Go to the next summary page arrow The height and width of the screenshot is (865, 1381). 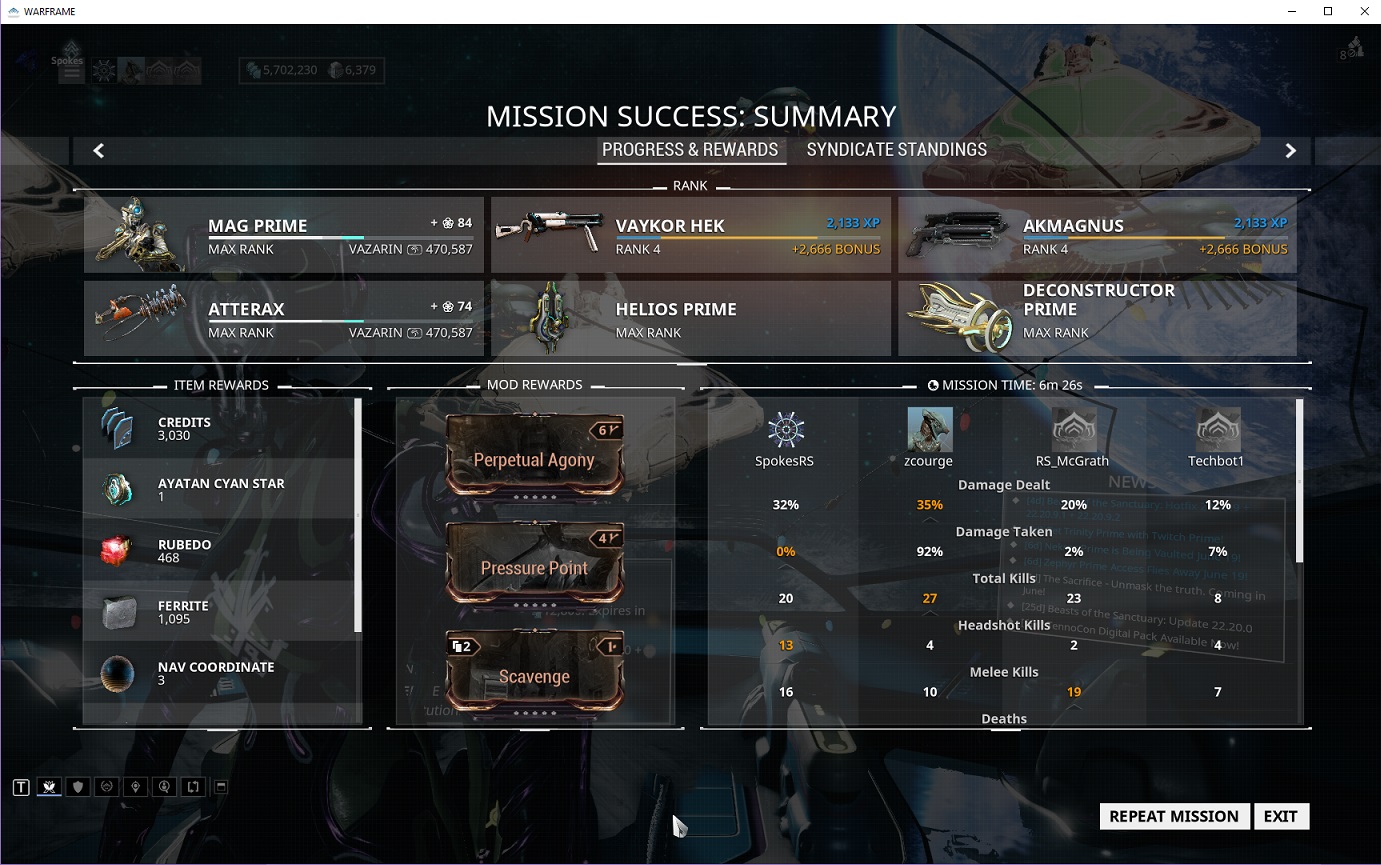pyautogui.click(x=1290, y=151)
